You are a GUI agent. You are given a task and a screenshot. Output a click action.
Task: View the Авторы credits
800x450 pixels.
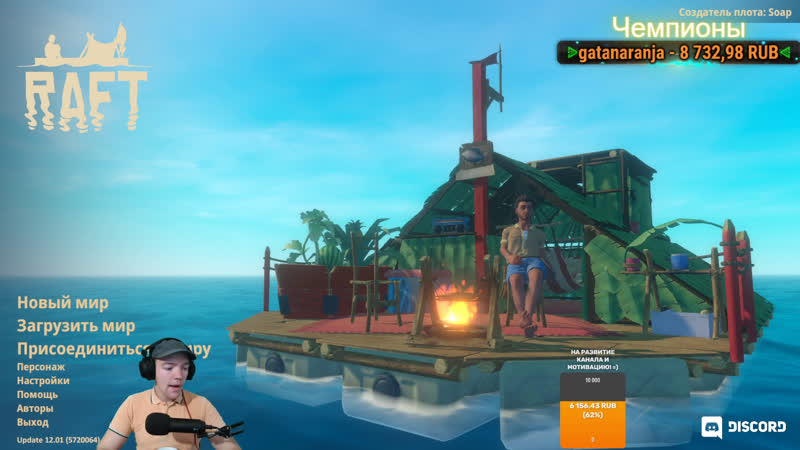(x=35, y=408)
